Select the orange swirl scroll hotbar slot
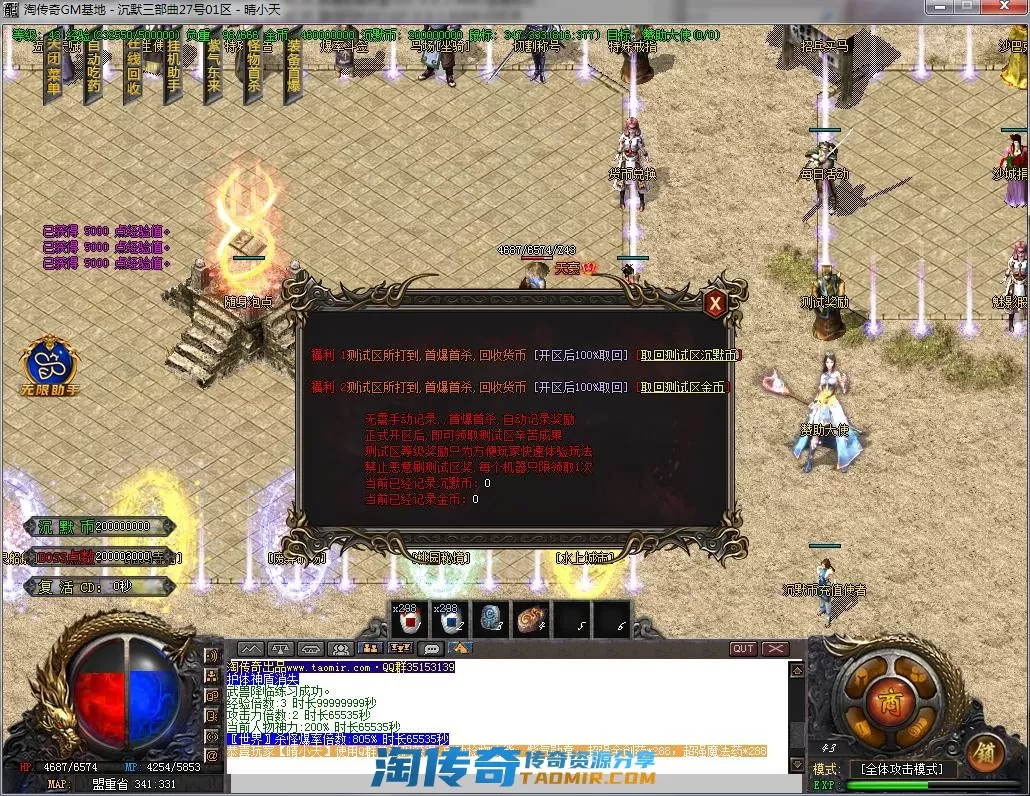Screen dimensions: 1030x796 532,621
